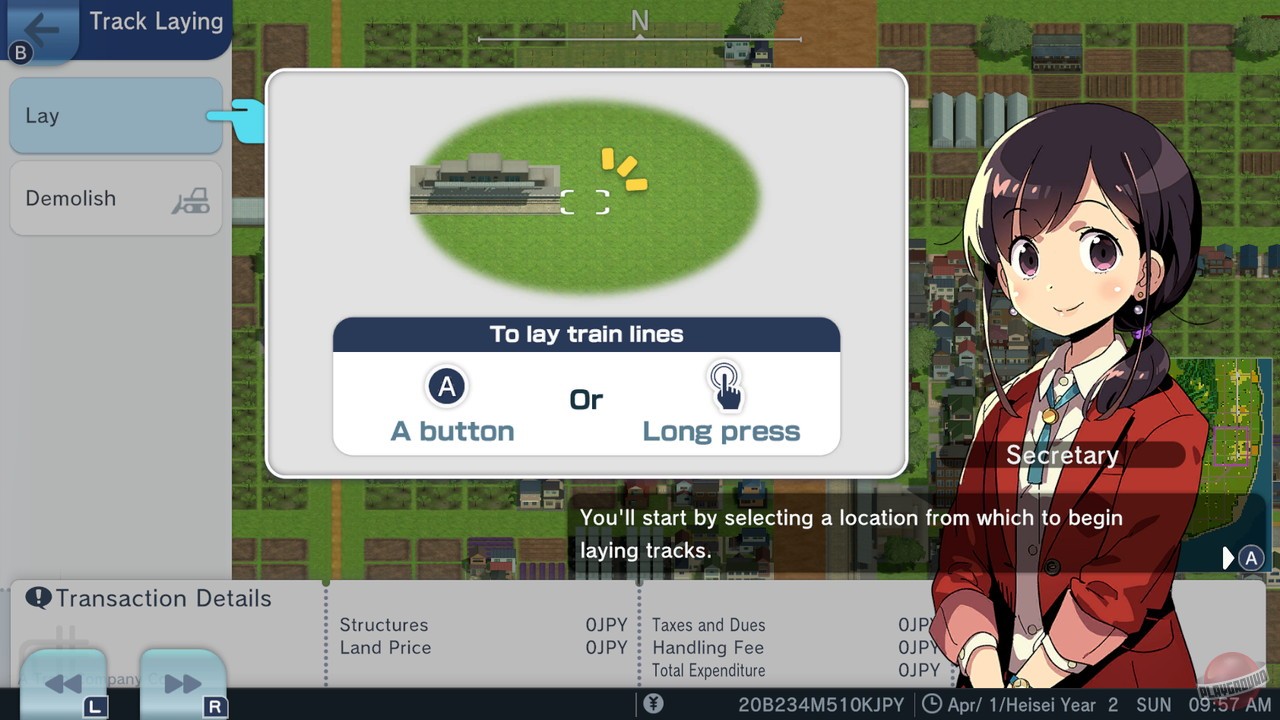The image size is (1280, 720).
Task: Click the Track Laying header banner
Action: (155, 20)
